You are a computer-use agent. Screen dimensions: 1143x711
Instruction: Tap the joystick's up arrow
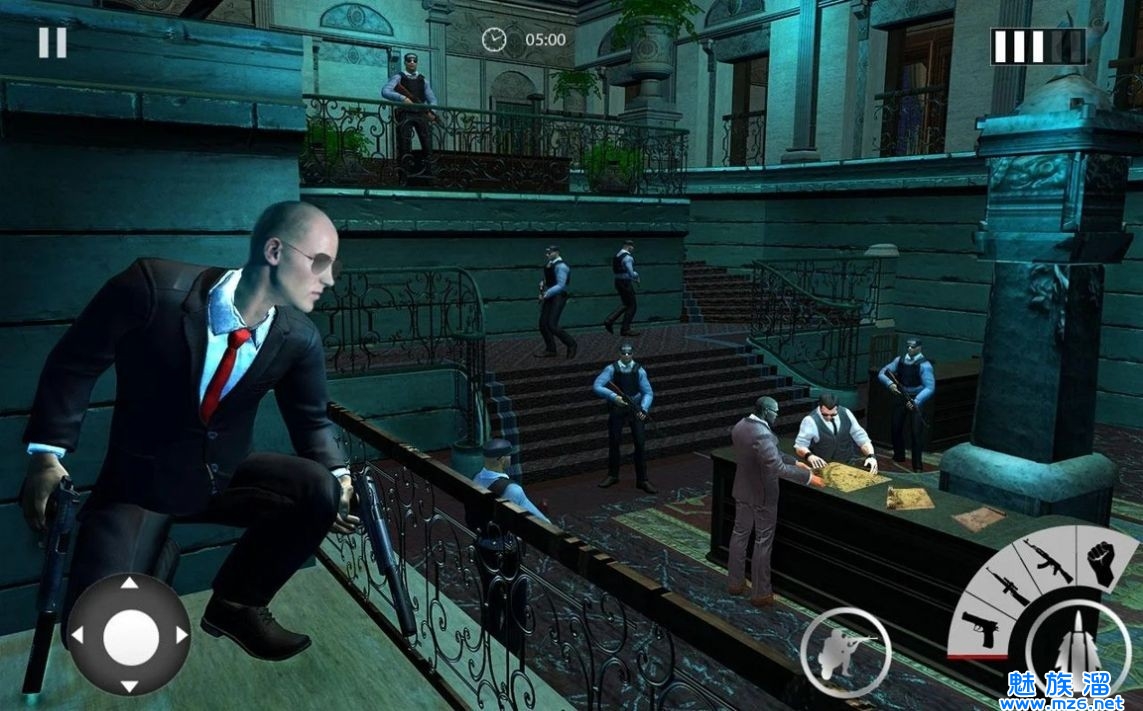[129, 583]
